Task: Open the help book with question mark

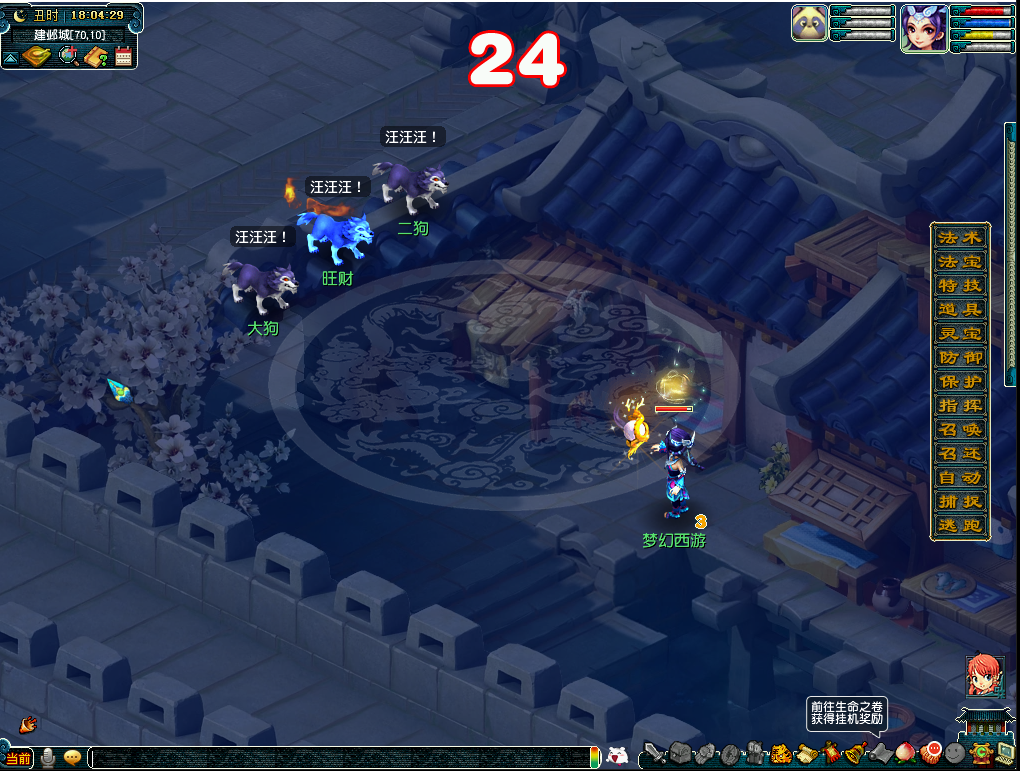Action: (x=97, y=56)
